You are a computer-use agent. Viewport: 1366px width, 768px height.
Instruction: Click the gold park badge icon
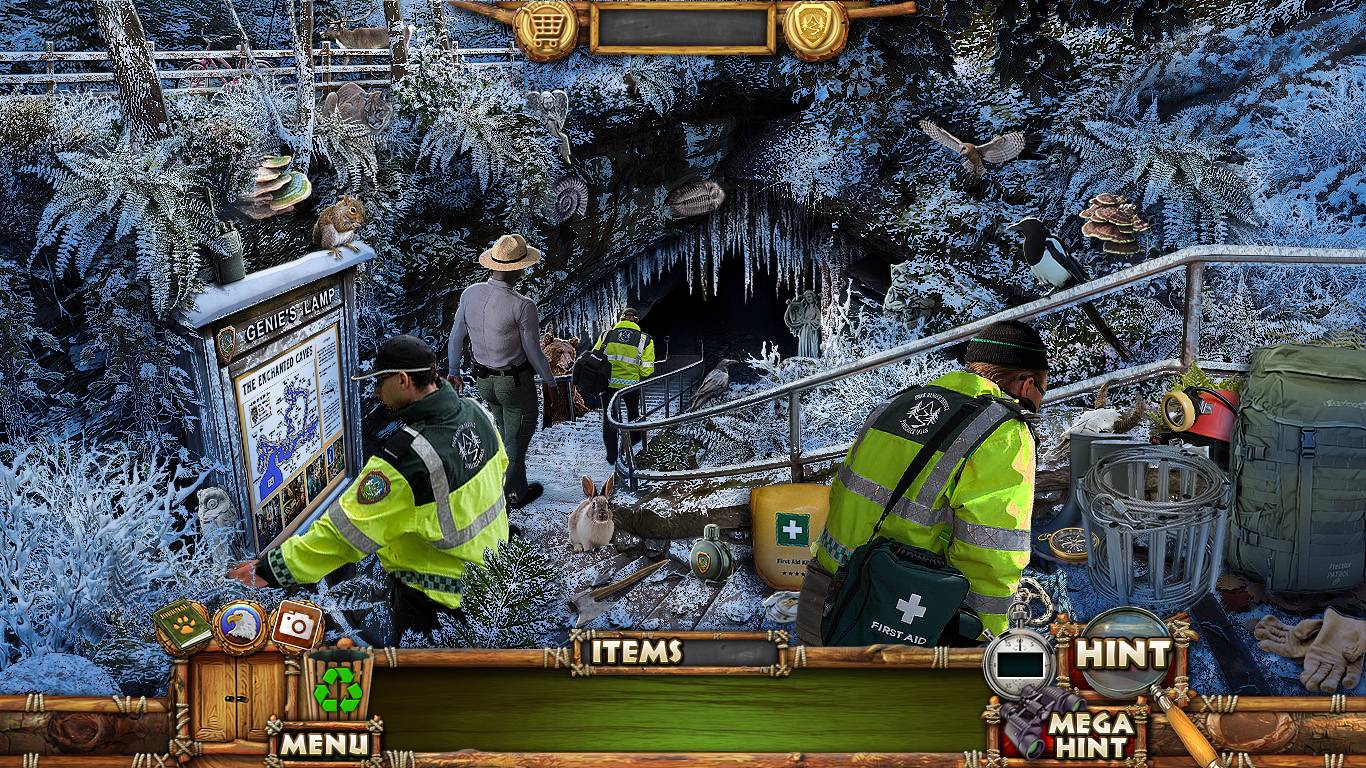tap(815, 30)
